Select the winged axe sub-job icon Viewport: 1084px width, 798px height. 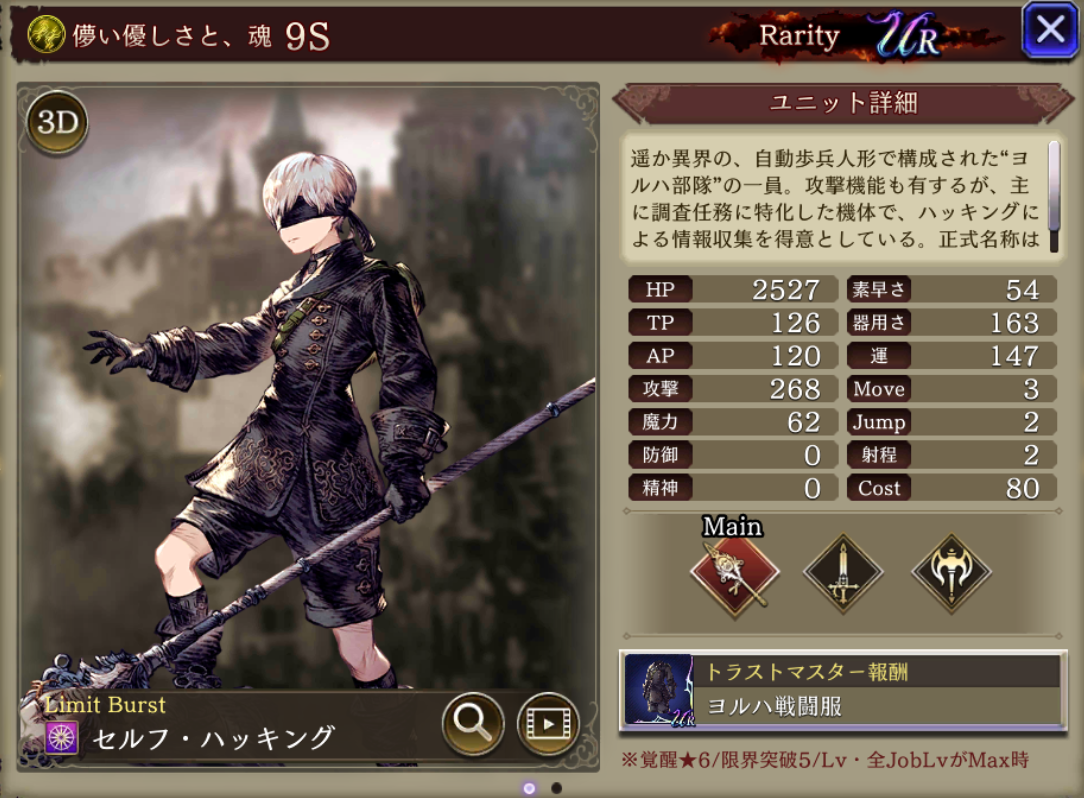(951, 574)
